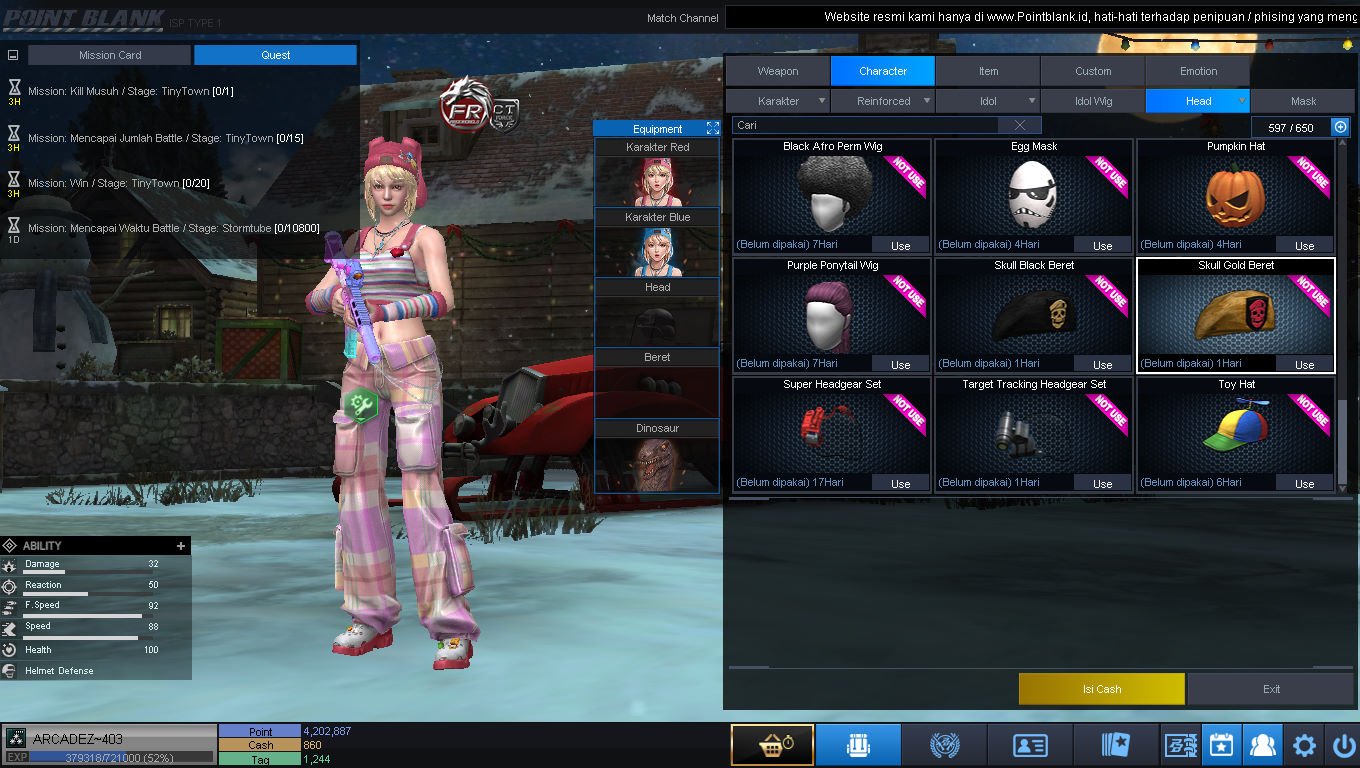
Task: Open the Emotion tab
Action: tap(1198, 71)
